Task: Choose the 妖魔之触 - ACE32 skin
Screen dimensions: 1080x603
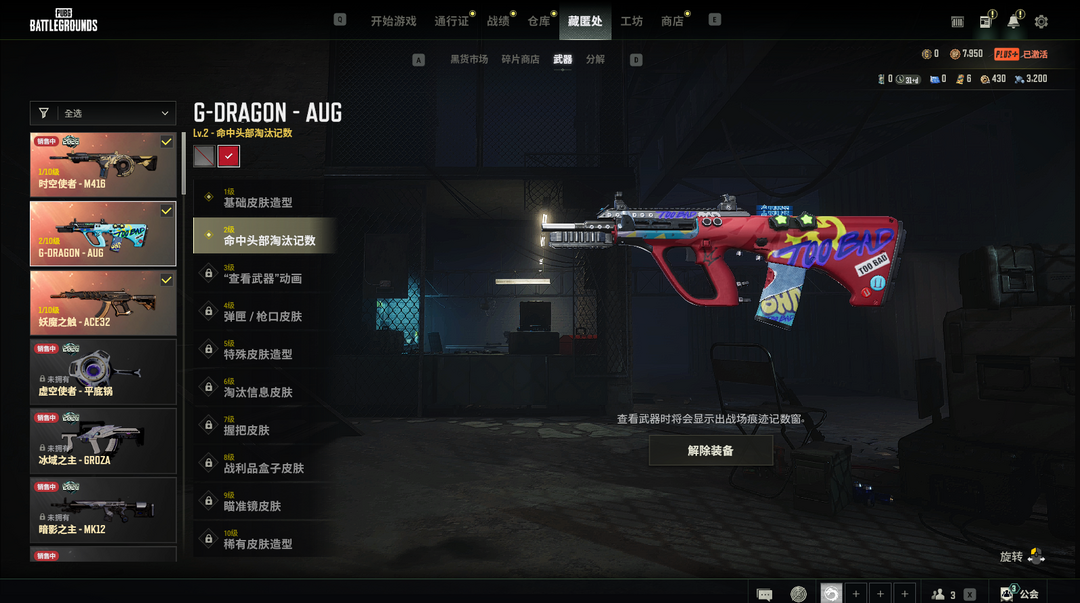Action: (103, 302)
